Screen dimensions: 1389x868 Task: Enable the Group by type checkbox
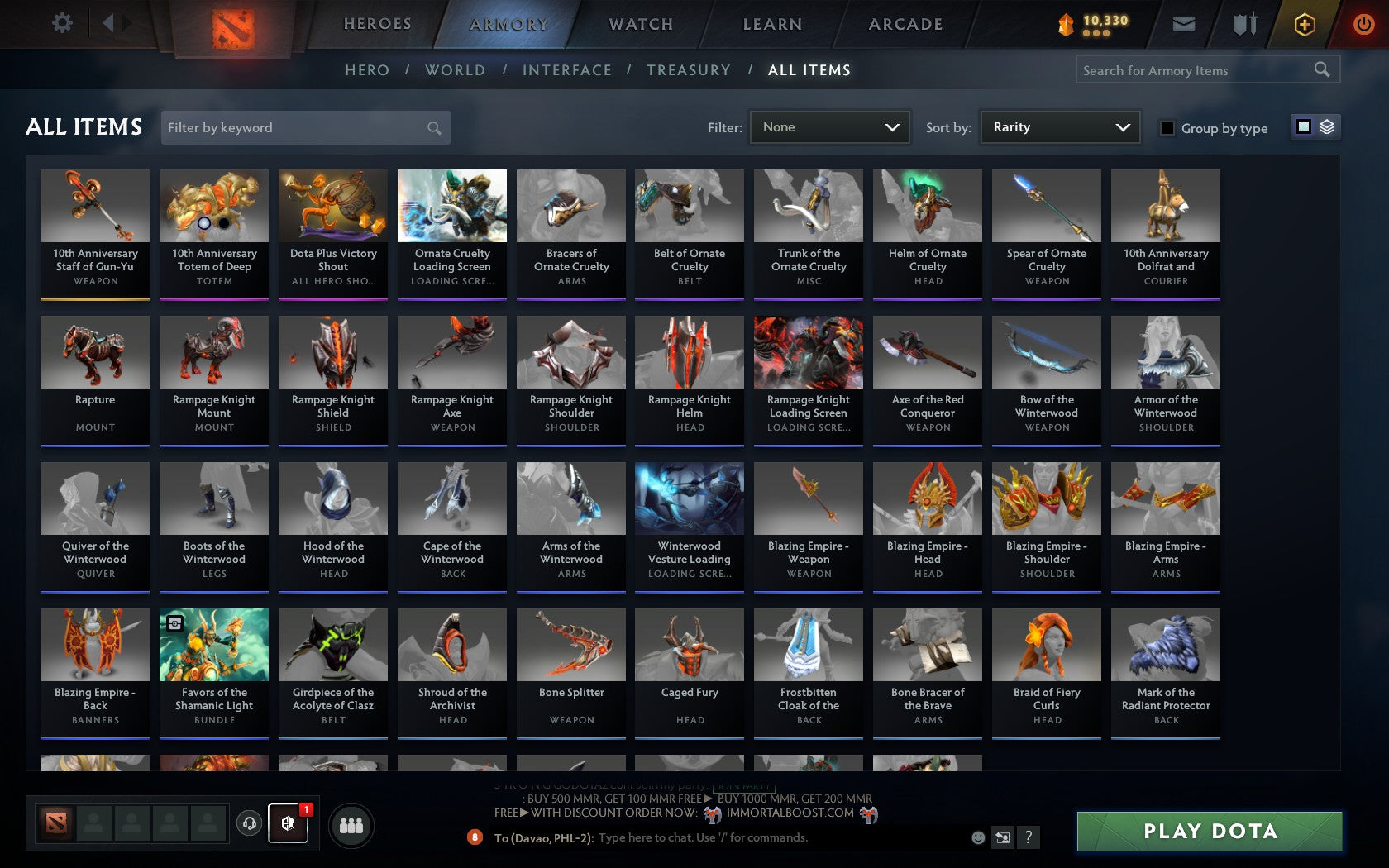tap(1166, 129)
